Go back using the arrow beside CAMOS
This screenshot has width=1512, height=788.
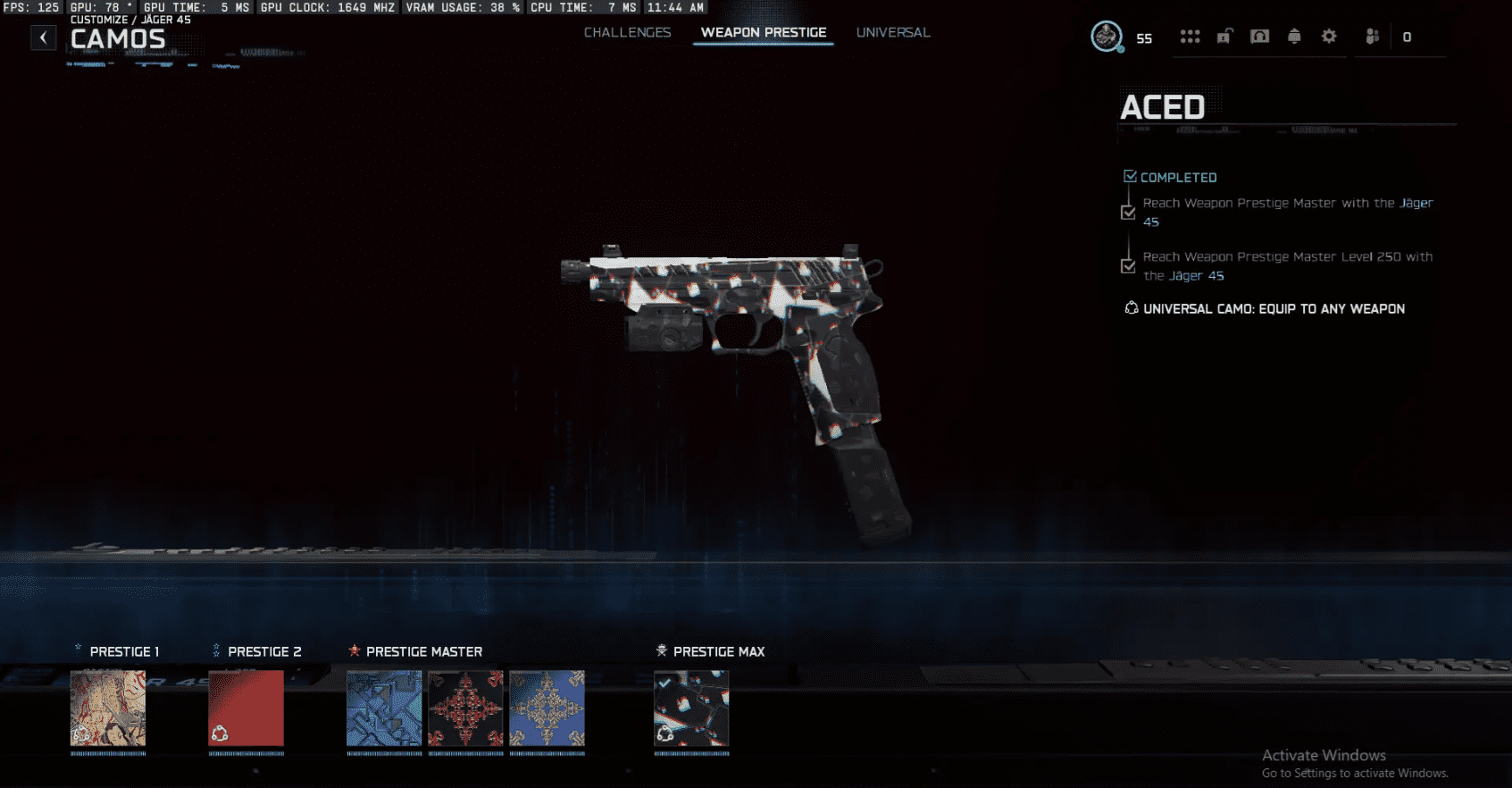pos(43,38)
